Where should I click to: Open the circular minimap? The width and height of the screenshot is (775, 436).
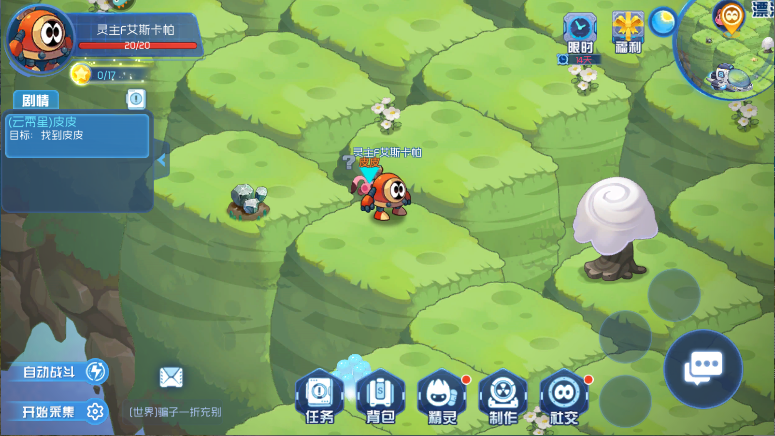tap(730, 45)
